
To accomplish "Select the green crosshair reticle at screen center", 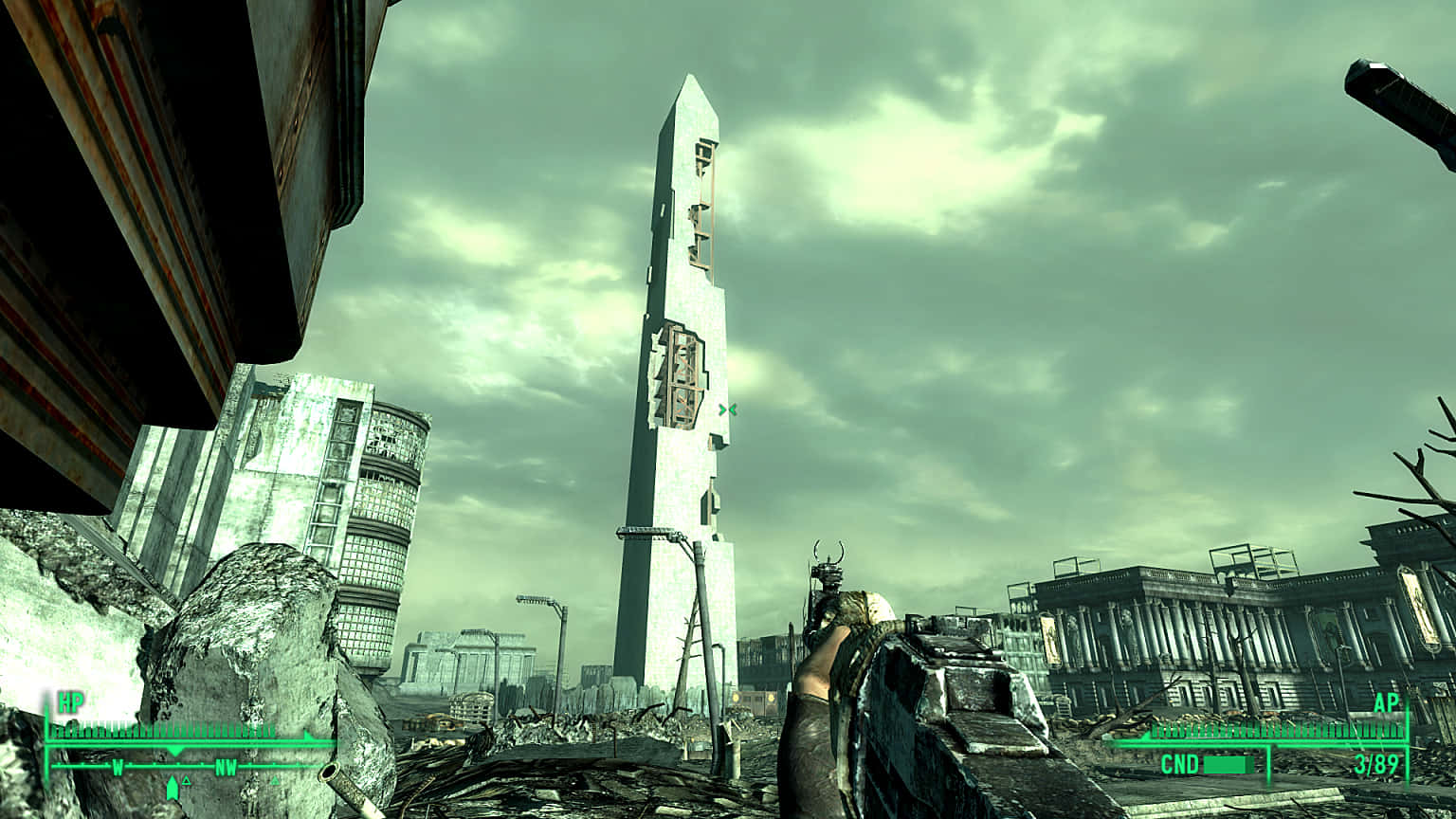I will point(728,409).
